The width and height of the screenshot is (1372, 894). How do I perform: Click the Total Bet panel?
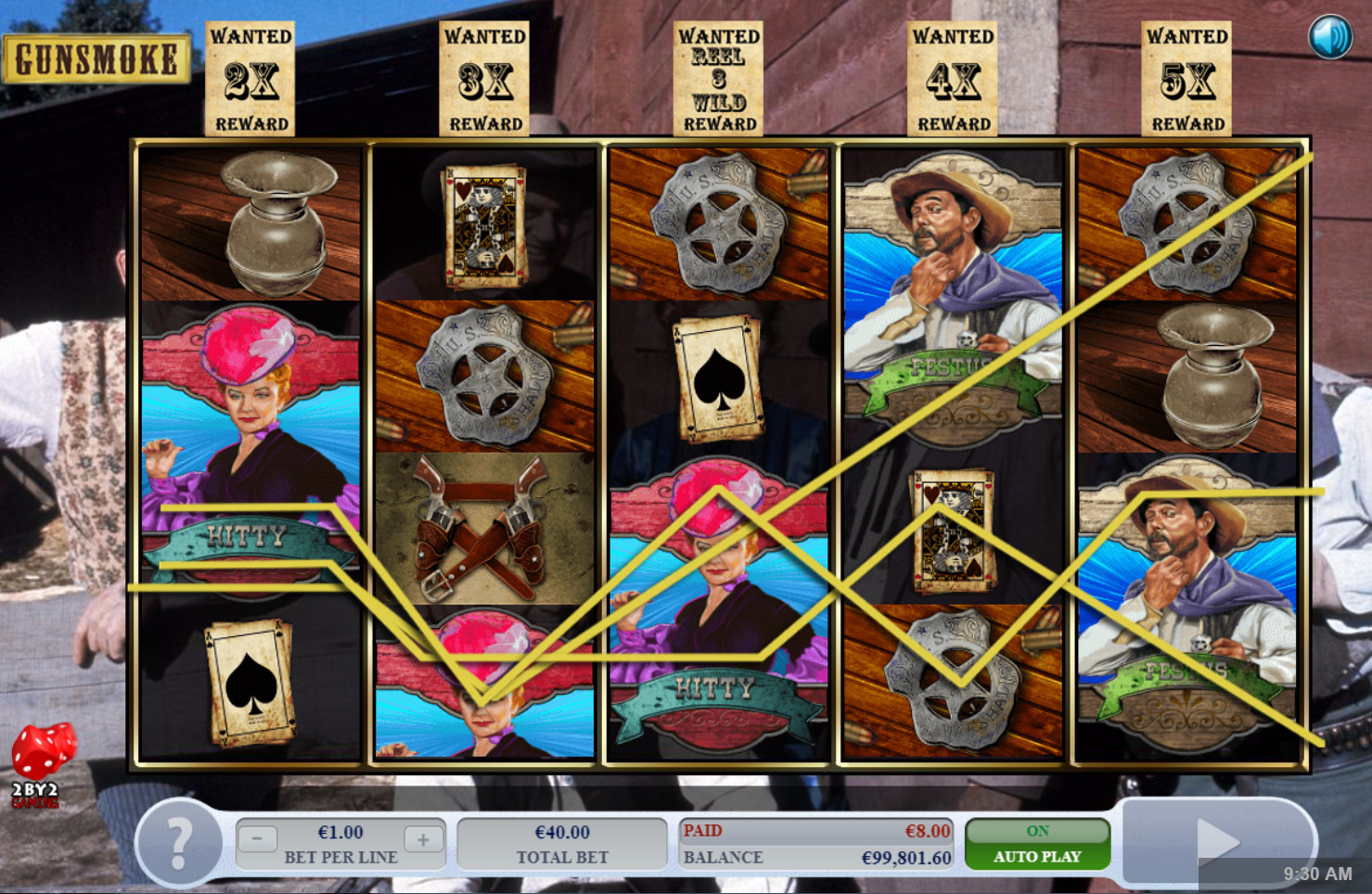[562, 844]
